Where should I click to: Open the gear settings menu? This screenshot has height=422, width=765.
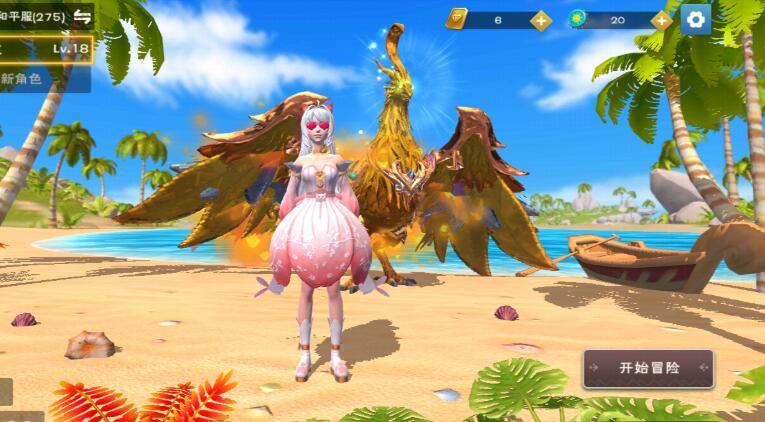(696, 19)
